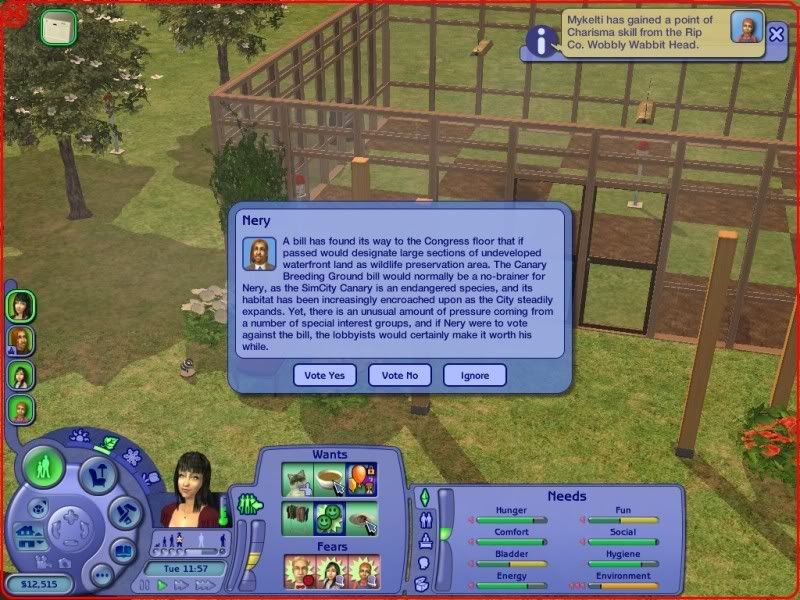Select the soup bowl want
The height and width of the screenshot is (600, 800).
point(327,477)
